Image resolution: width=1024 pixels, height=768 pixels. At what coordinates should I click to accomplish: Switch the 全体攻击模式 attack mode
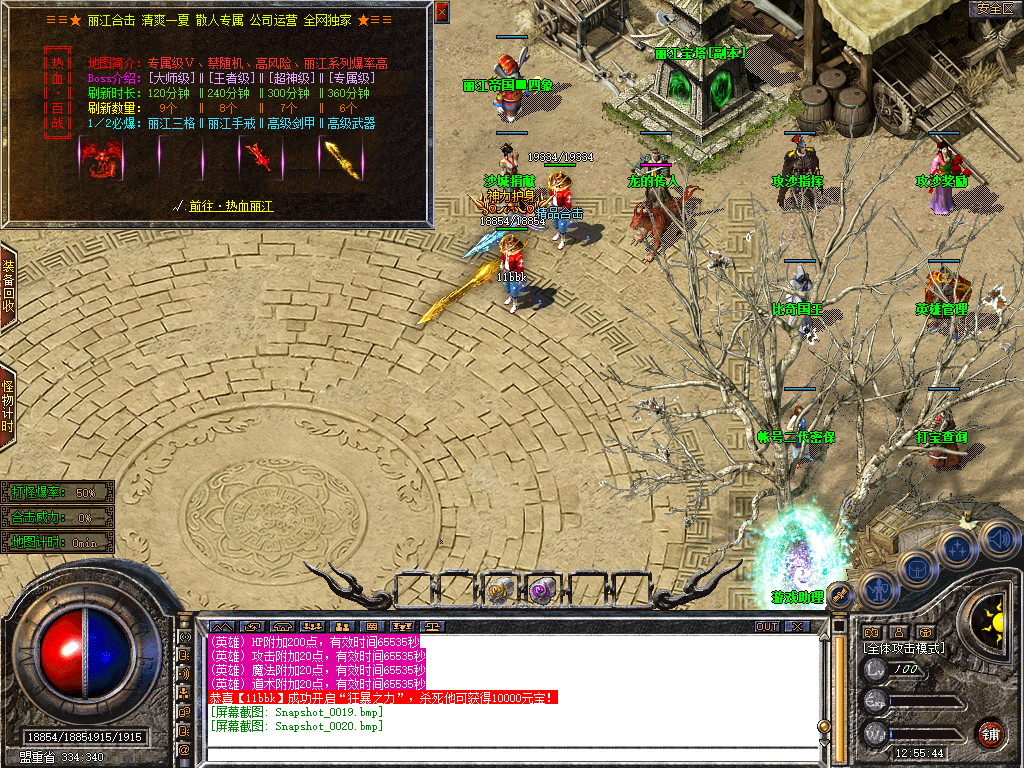click(905, 648)
